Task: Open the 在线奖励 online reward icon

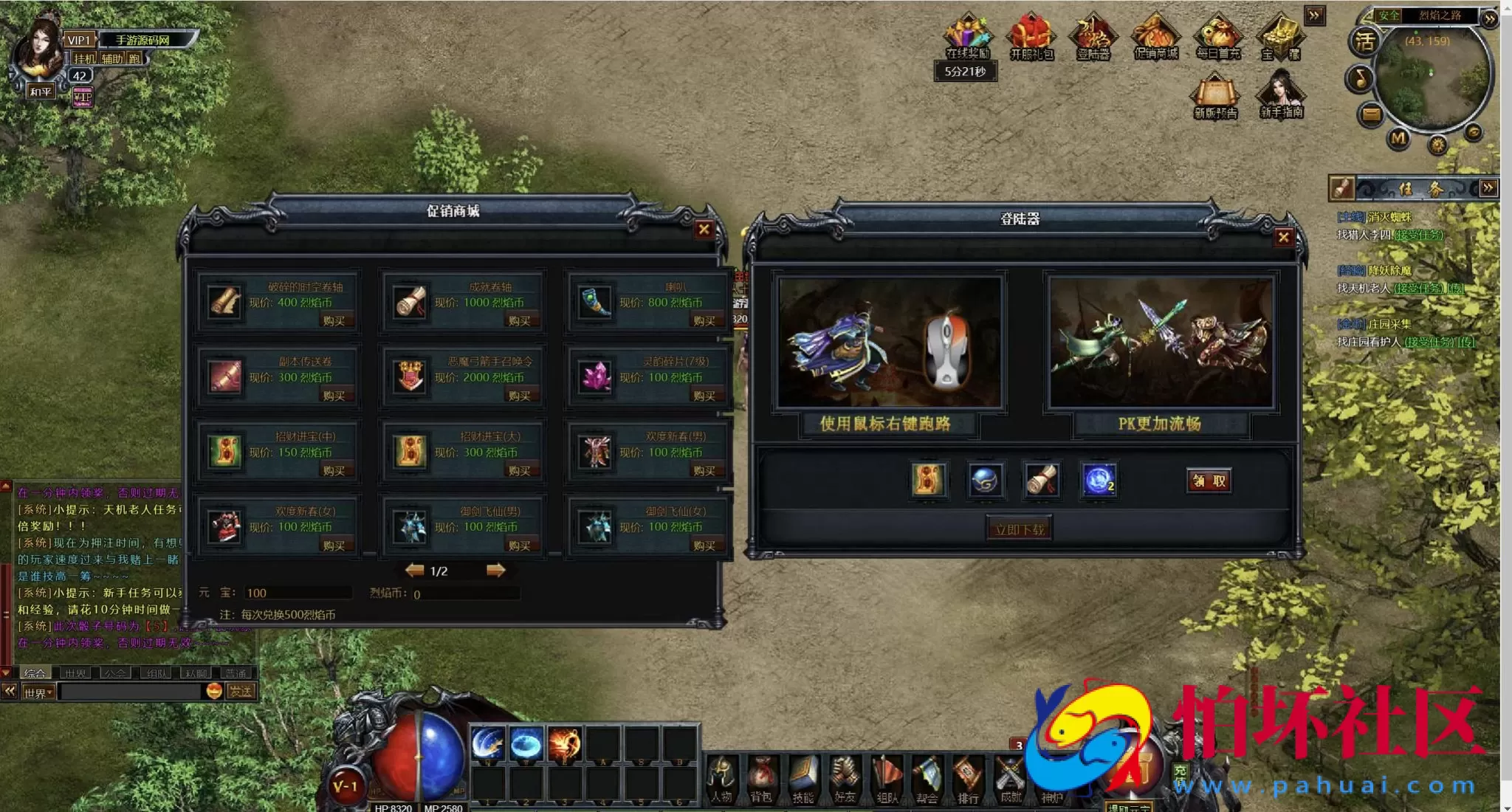Action: click(x=967, y=37)
